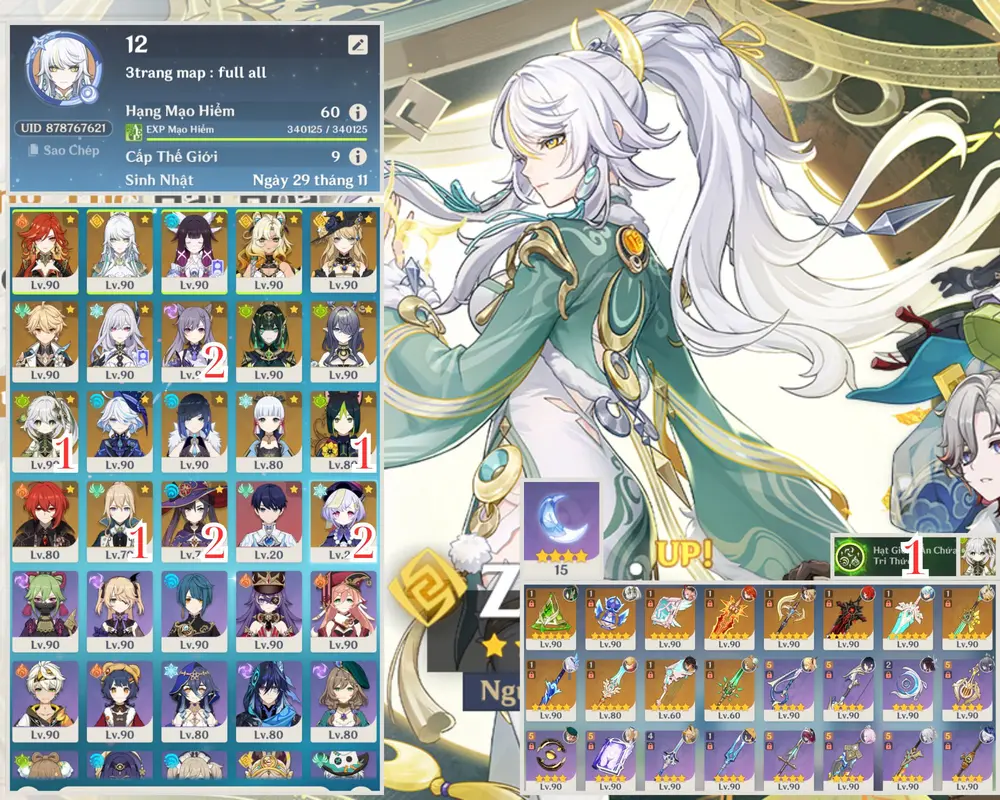Image resolution: width=1000 pixels, height=800 pixels.
Task: Click the pencil edit profile button
Action: [x=358, y=45]
